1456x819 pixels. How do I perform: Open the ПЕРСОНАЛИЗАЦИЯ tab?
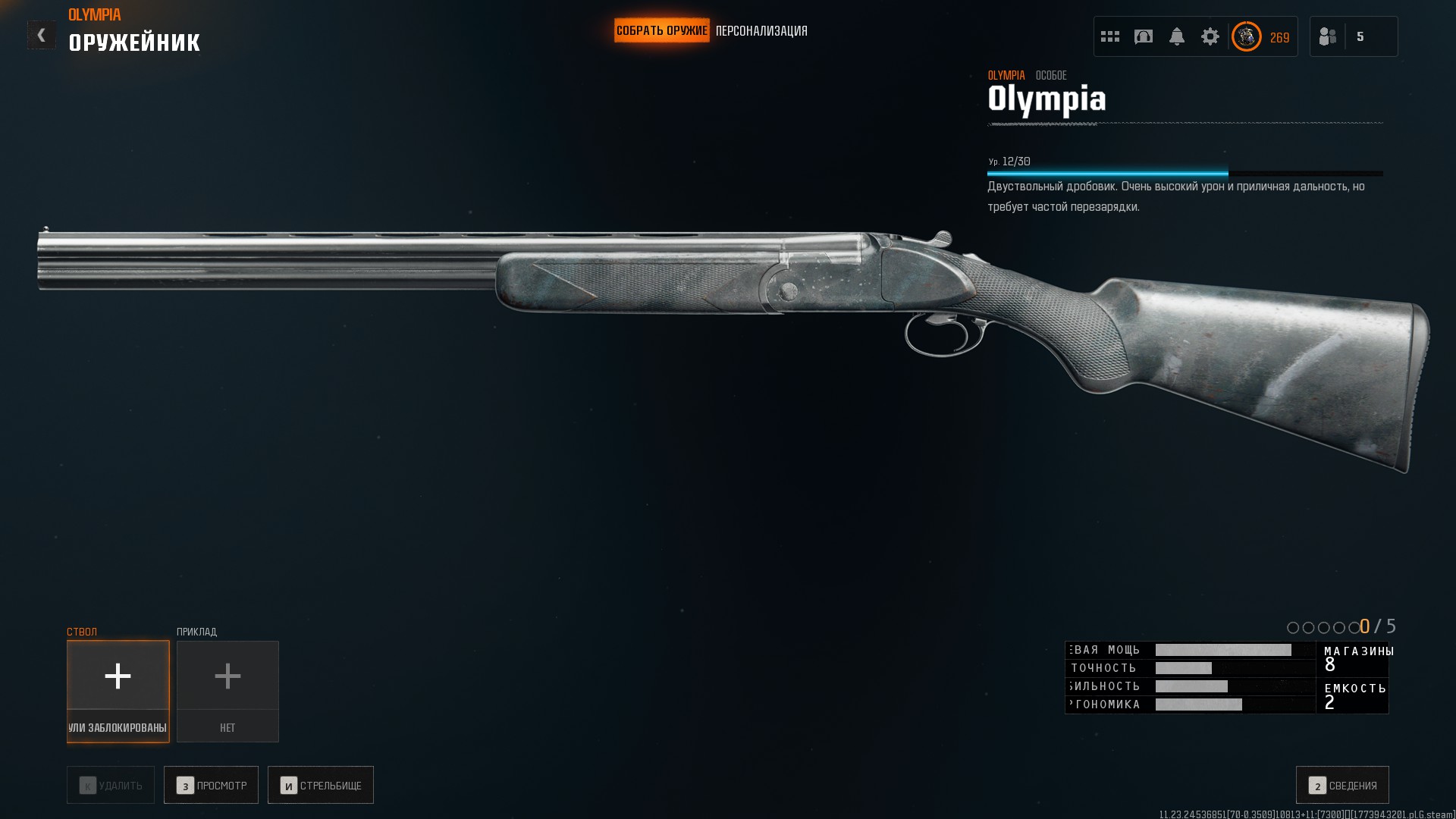tap(761, 31)
